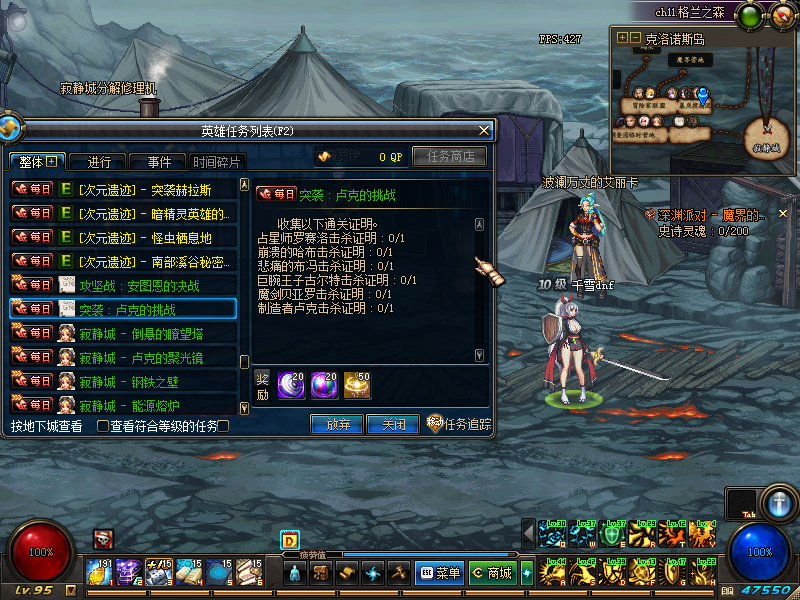
Task: Zoom out the minimap with minus button
Action: tap(635, 38)
